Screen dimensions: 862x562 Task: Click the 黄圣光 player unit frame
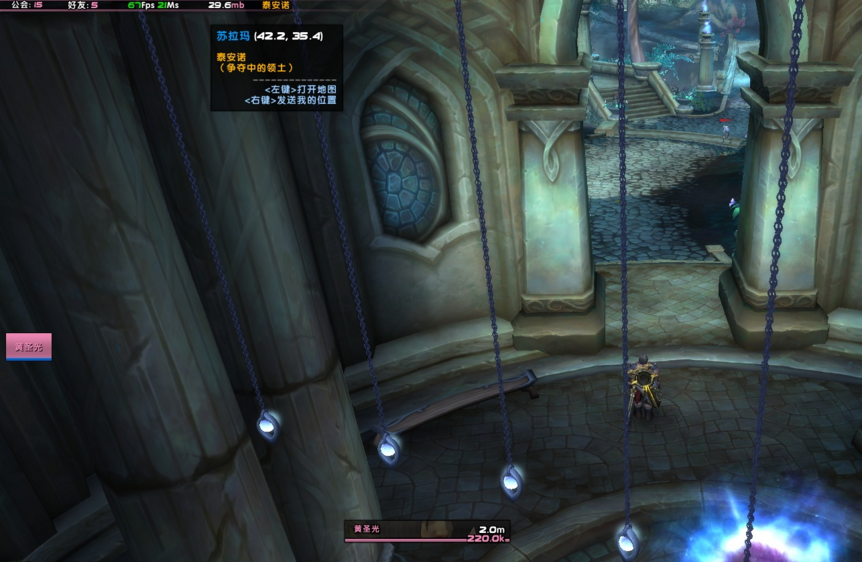click(x=427, y=531)
